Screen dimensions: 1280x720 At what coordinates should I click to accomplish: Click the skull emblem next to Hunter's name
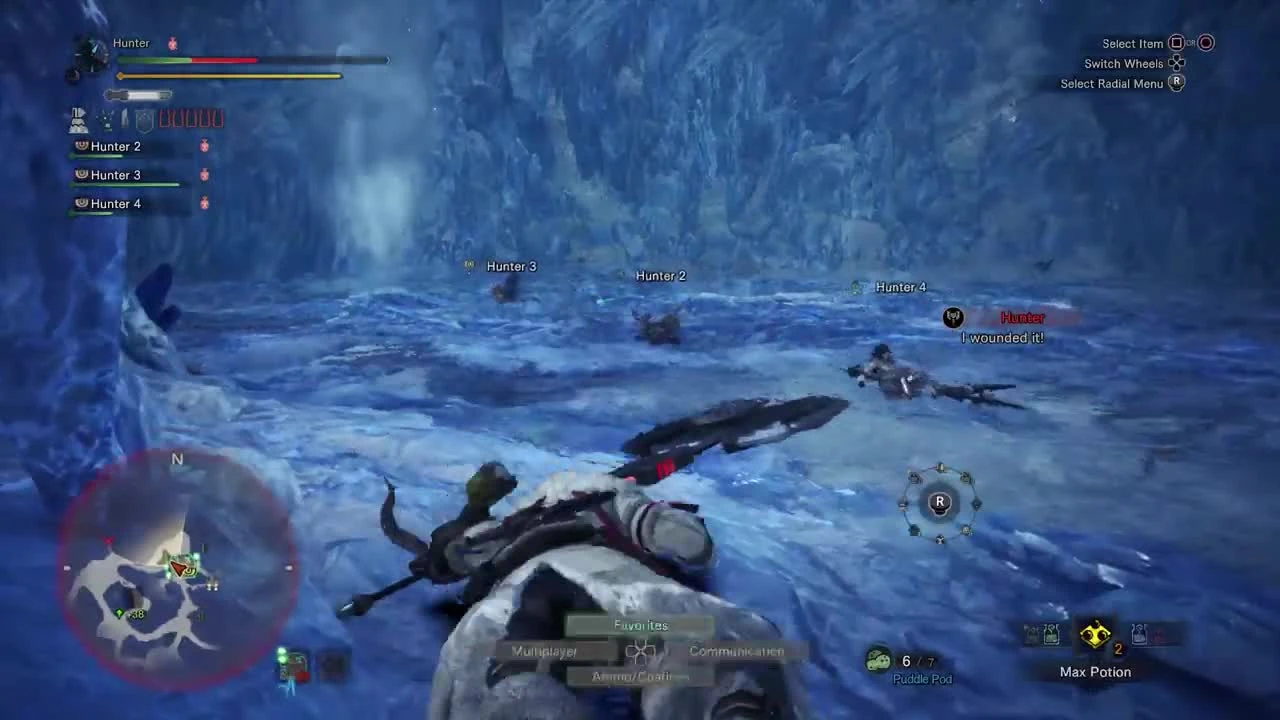(x=171, y=43)
